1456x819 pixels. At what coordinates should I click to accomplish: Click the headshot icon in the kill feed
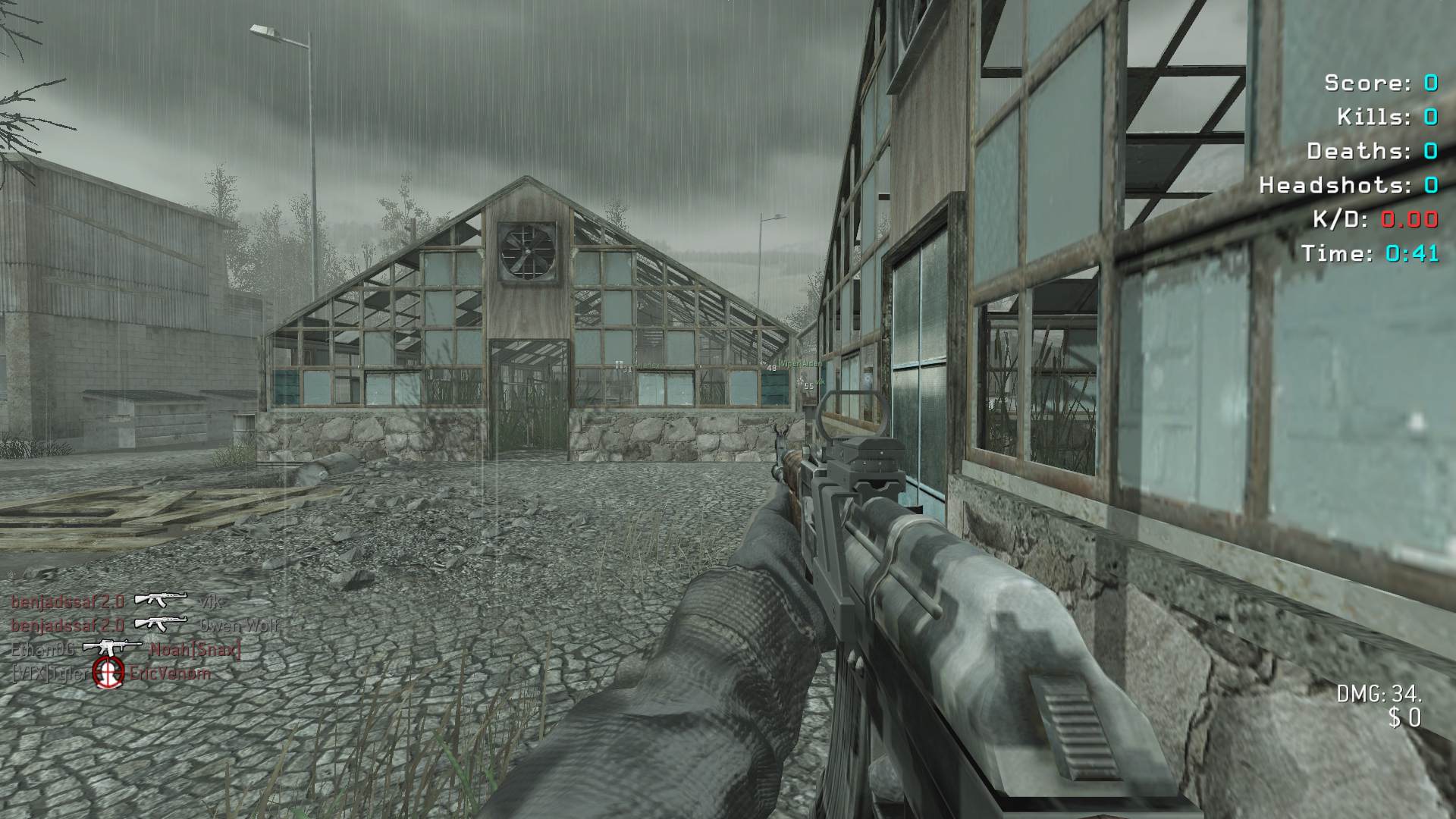coord(108,672)
